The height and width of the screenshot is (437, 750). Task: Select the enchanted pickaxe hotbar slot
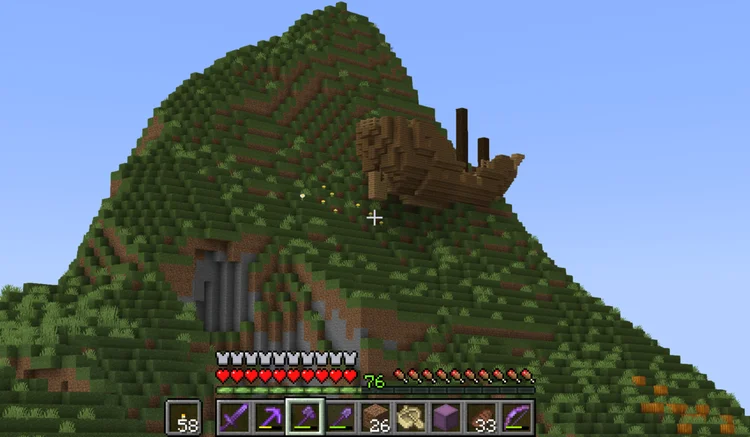(269, 417)
